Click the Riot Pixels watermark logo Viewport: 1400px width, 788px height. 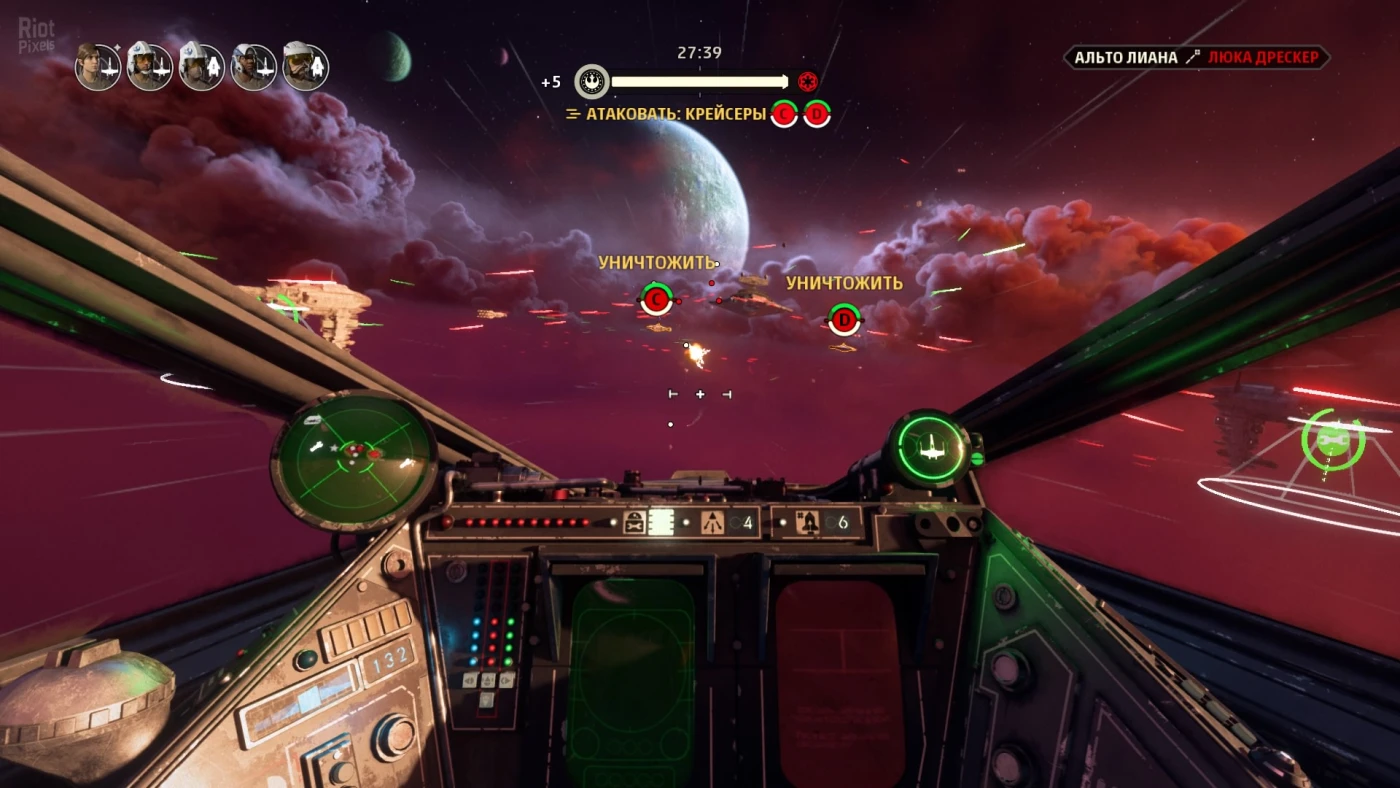36,34
